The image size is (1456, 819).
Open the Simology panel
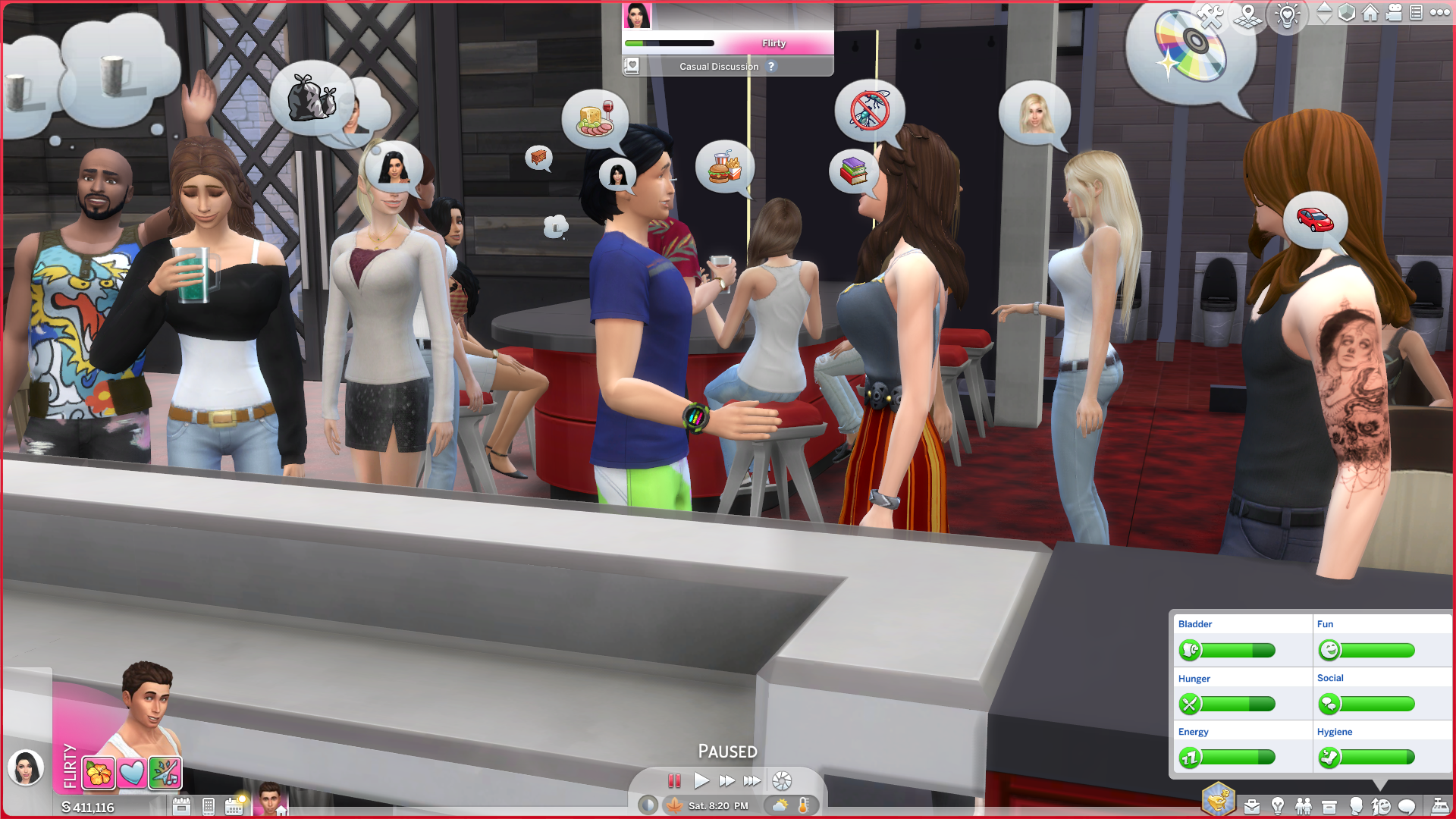click(1355, 805)
